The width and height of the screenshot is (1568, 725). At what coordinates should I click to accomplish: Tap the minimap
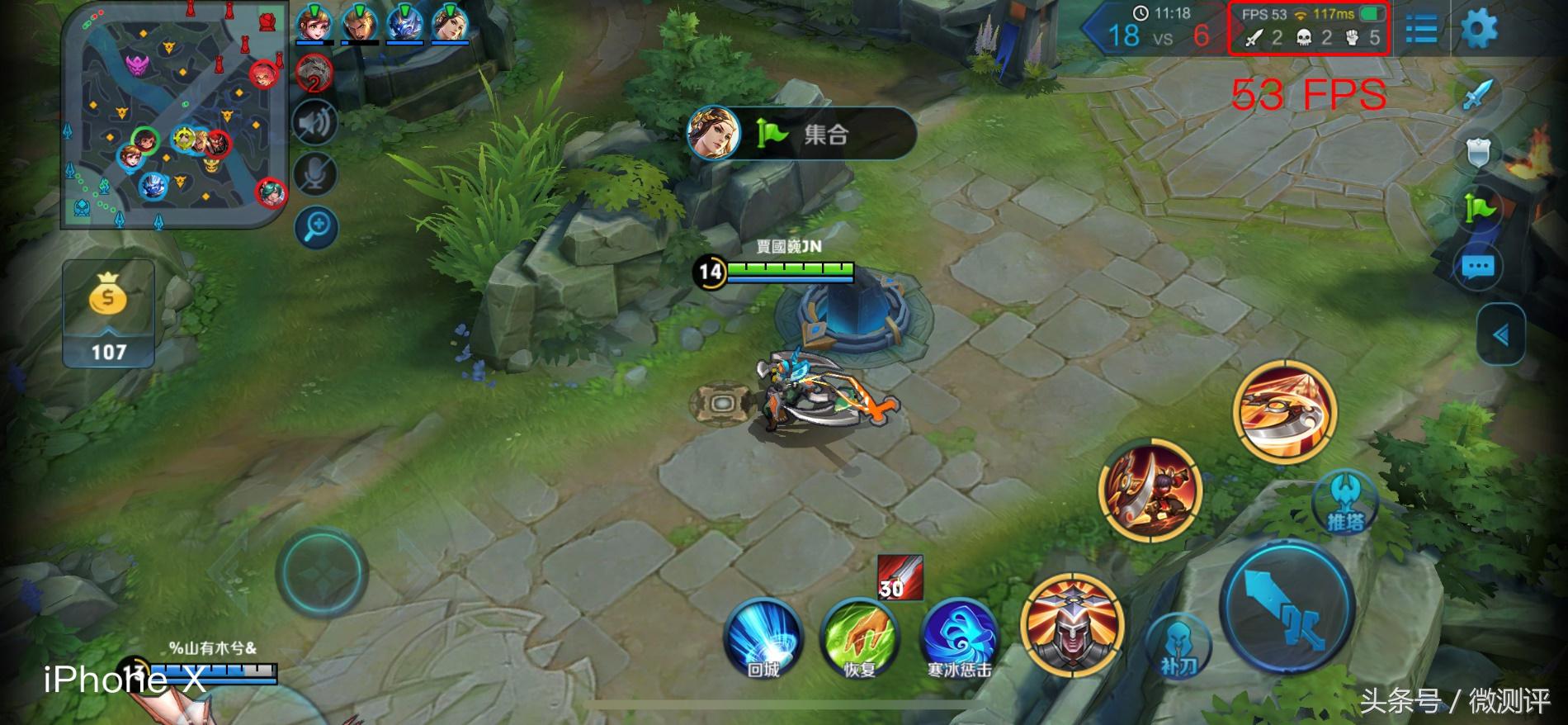click(175, 116)
